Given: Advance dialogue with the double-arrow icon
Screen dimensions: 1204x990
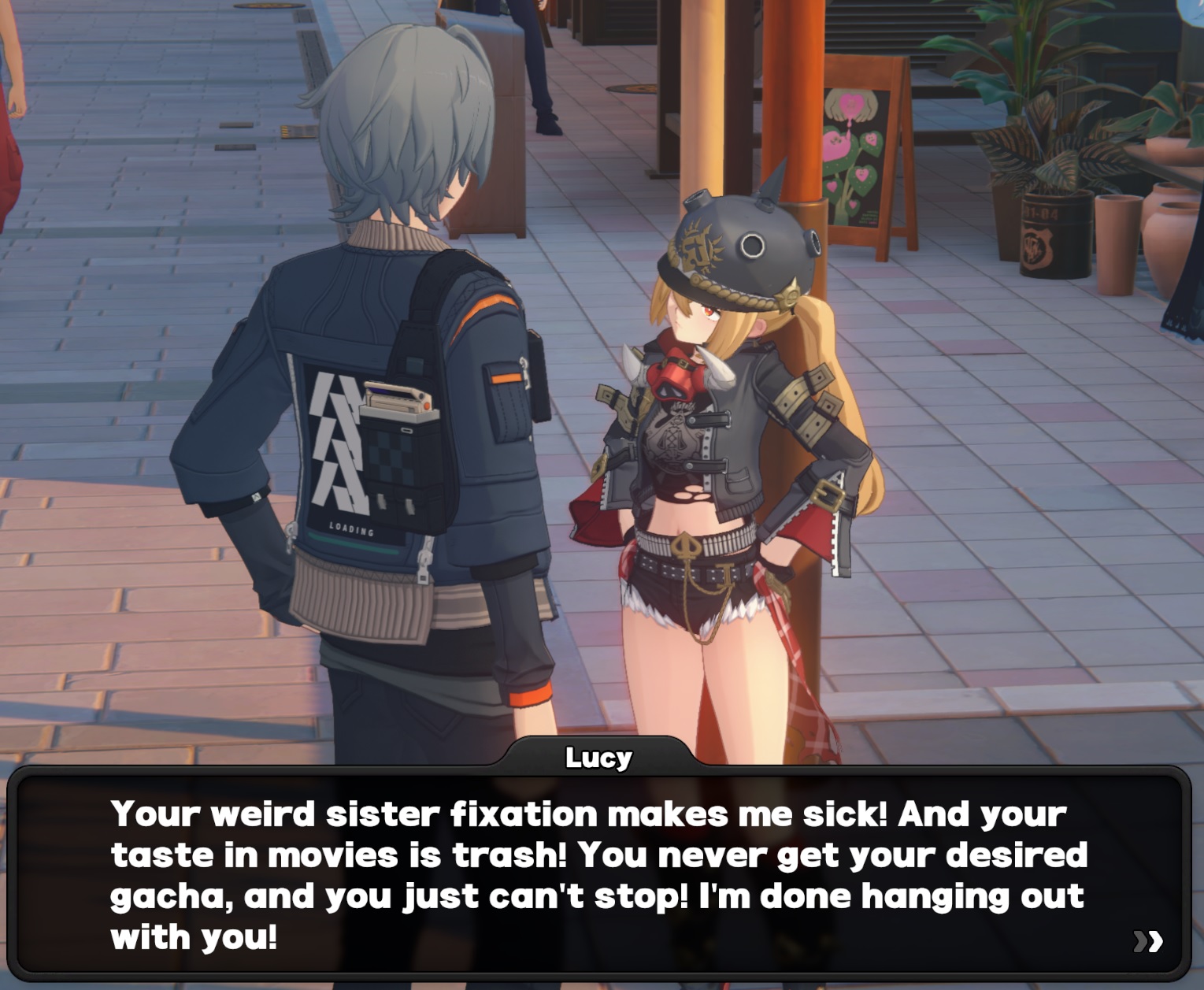Looking at the screenshot, I should (x=1147, y=940).
